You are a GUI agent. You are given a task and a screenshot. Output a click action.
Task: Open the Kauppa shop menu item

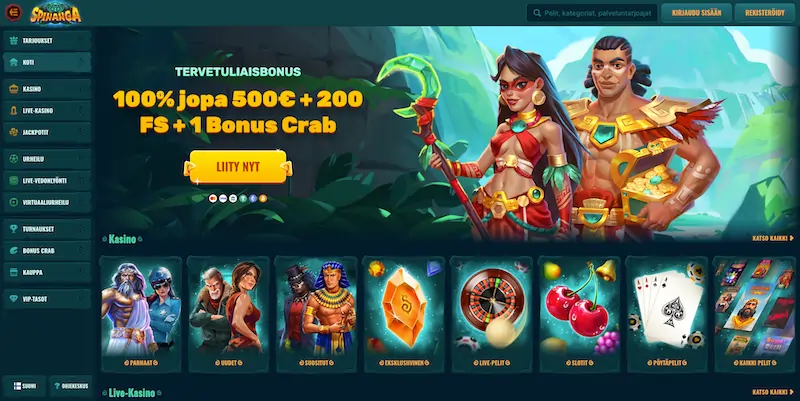click(x=47, y=271)
